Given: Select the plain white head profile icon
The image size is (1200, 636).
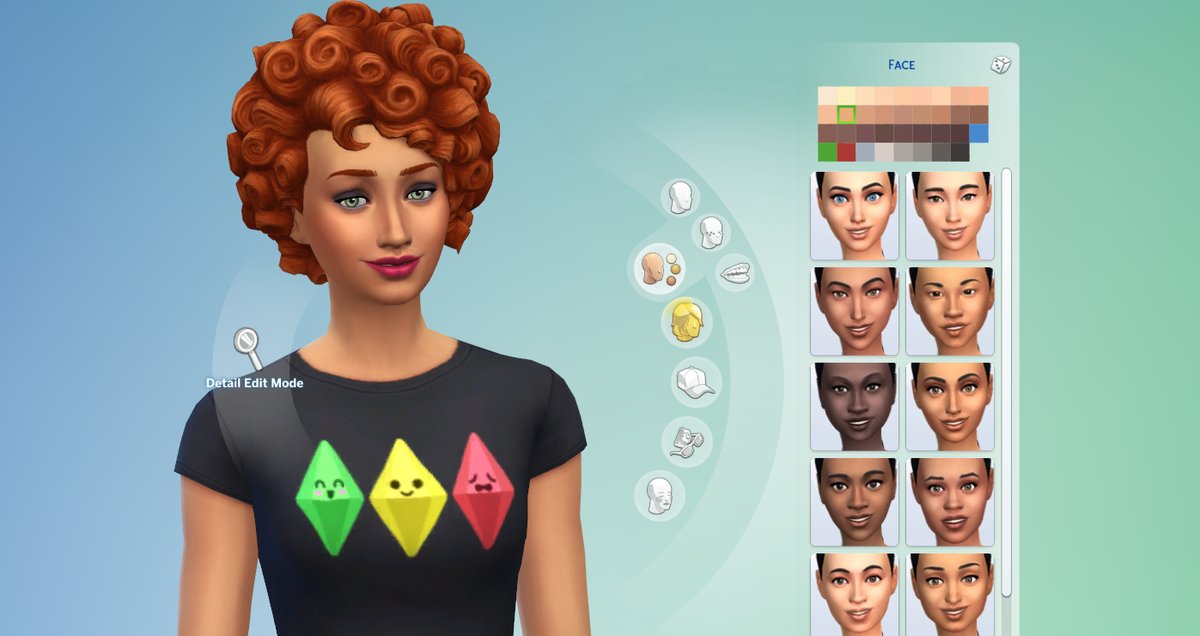Looking at the screenshot, I should (682, 197).
